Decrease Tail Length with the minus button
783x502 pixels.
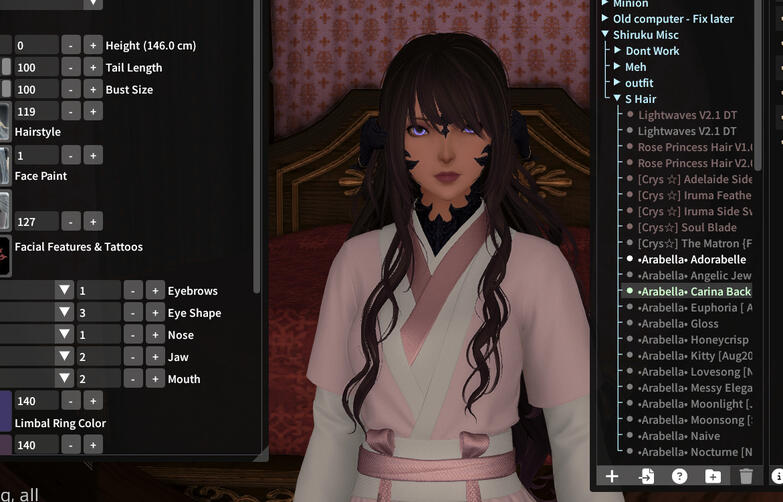(70, 67)
